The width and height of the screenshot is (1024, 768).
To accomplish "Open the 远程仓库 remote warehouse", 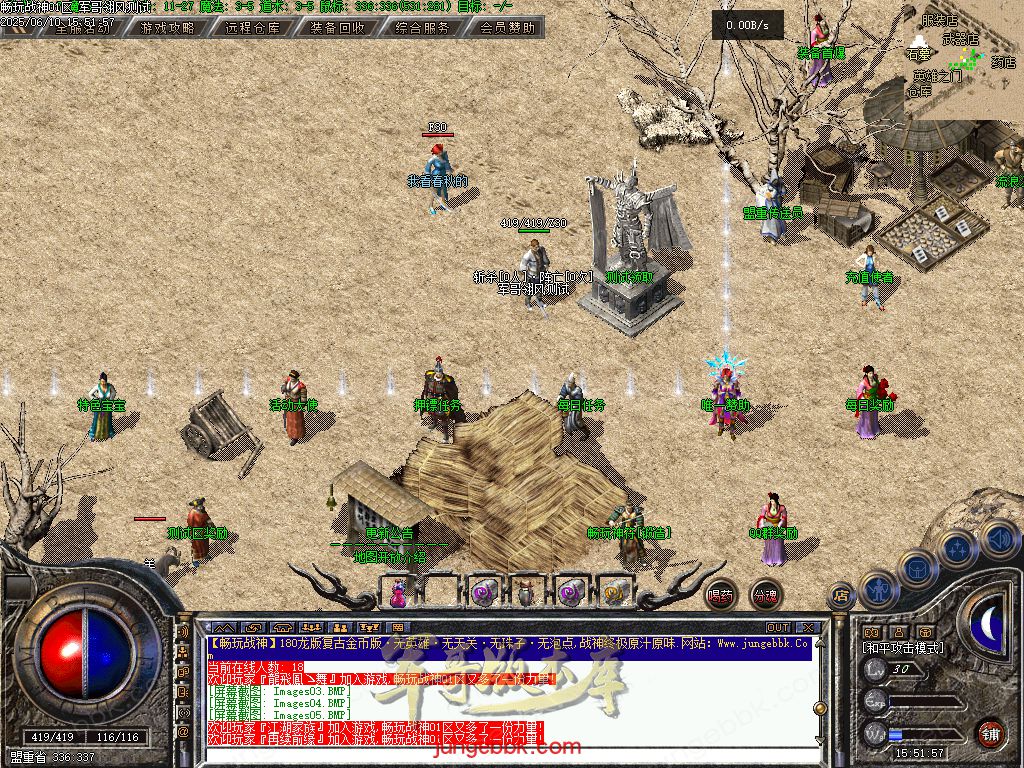I will coord(252,28).
